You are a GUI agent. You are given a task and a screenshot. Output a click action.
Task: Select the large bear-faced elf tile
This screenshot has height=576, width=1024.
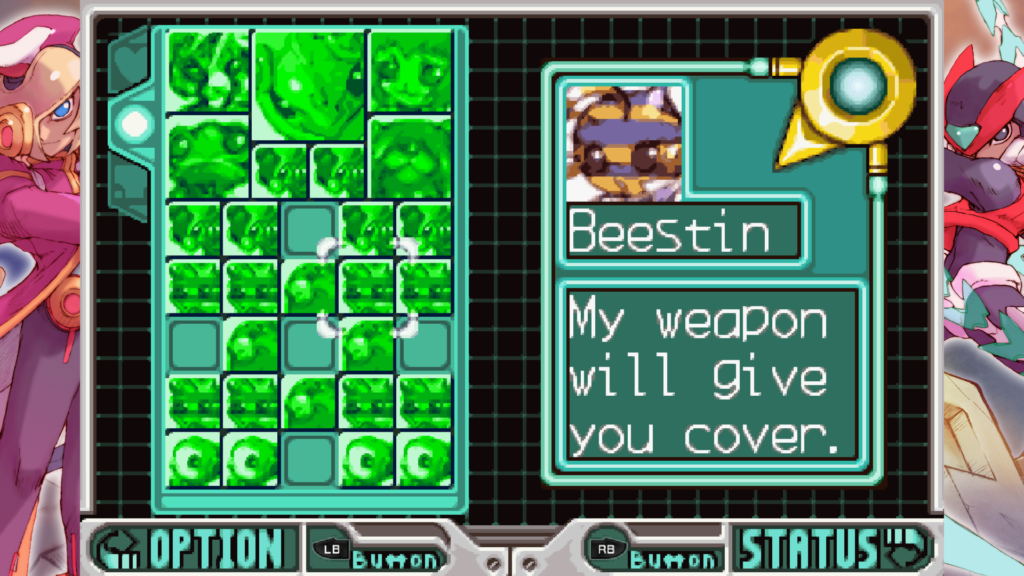410,157
